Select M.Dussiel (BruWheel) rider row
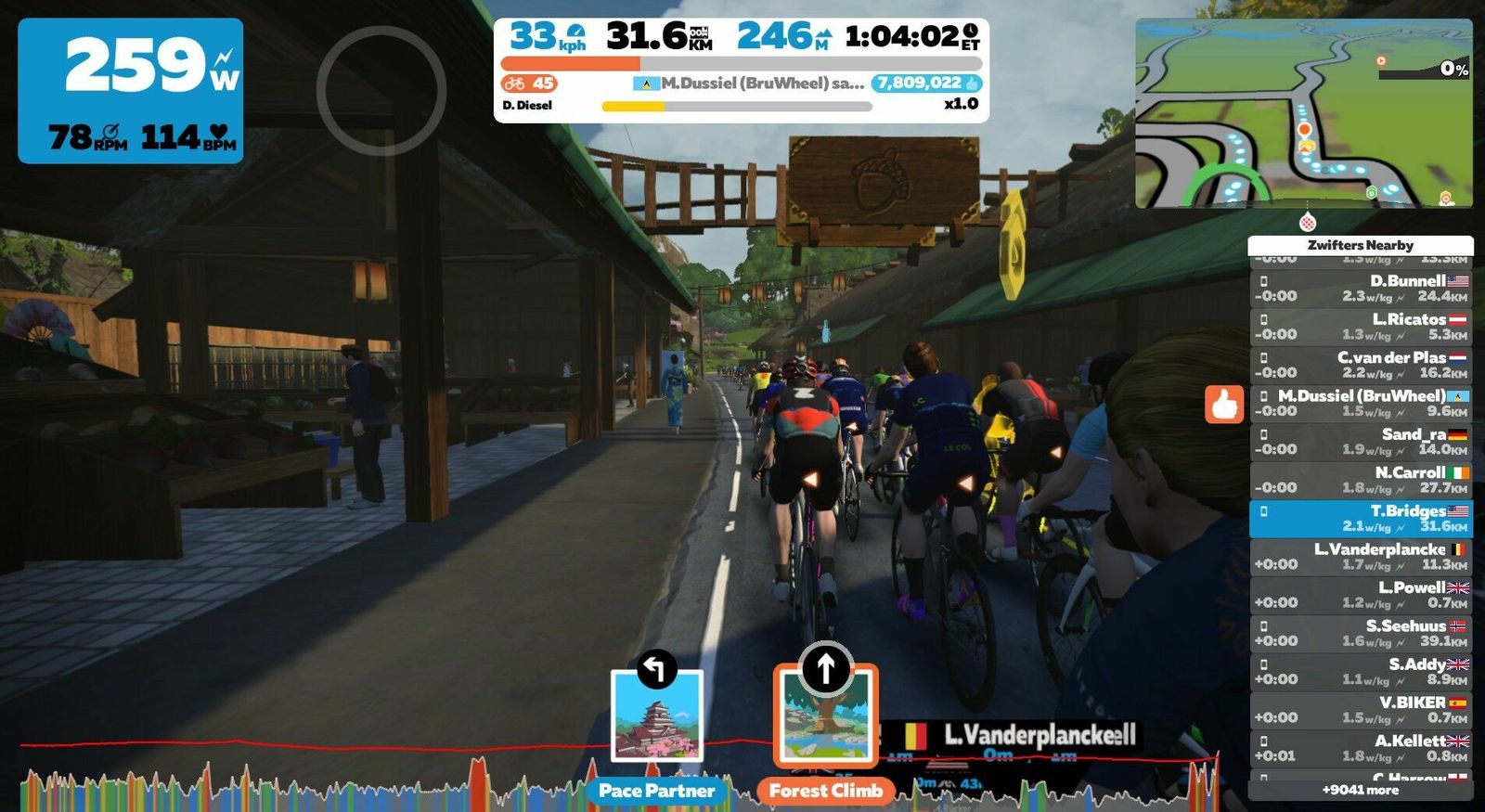 pyautogui.click(x=1361, y=403)
